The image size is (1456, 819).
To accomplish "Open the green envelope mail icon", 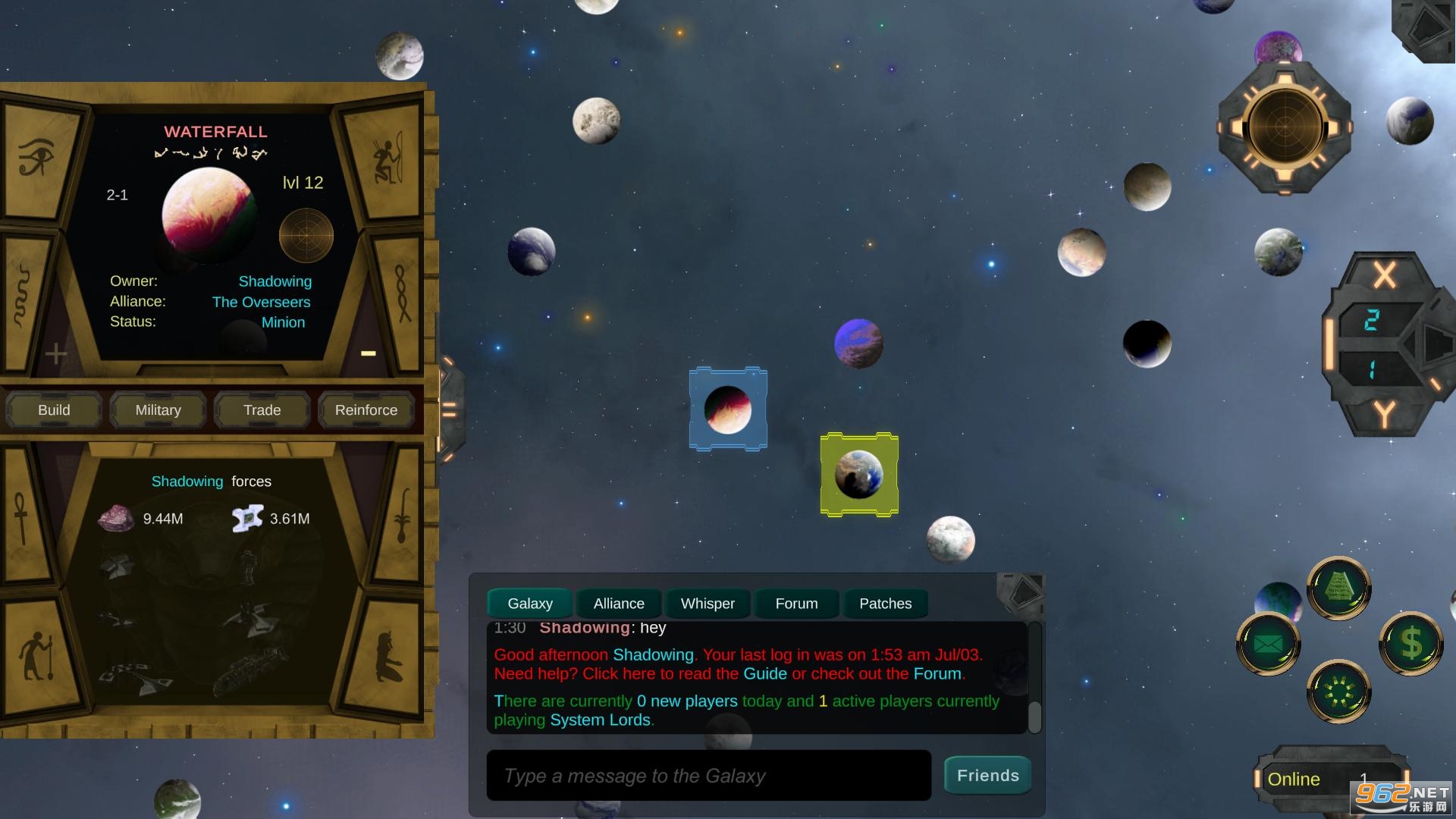I will click(1268, 645).
